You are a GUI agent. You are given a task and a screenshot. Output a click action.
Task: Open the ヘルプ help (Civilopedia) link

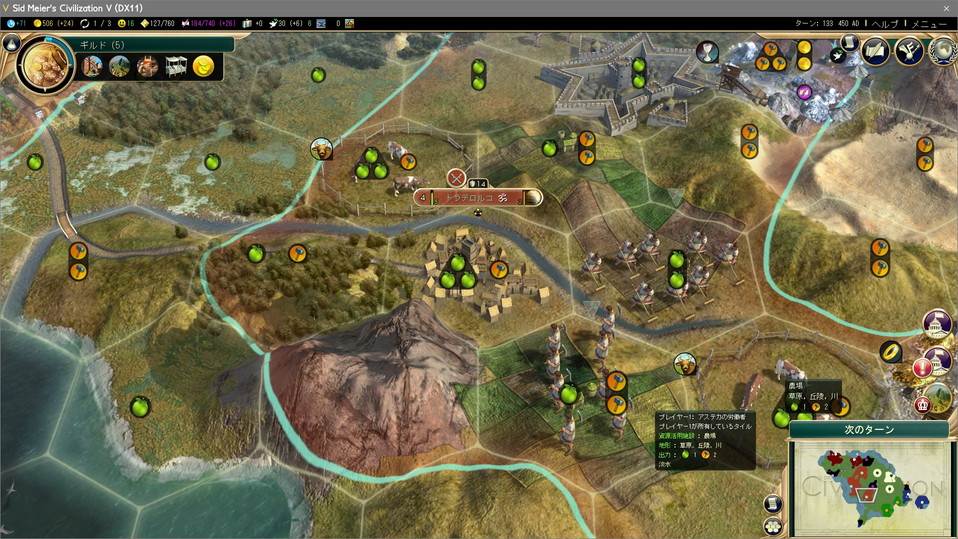(885, 23)
